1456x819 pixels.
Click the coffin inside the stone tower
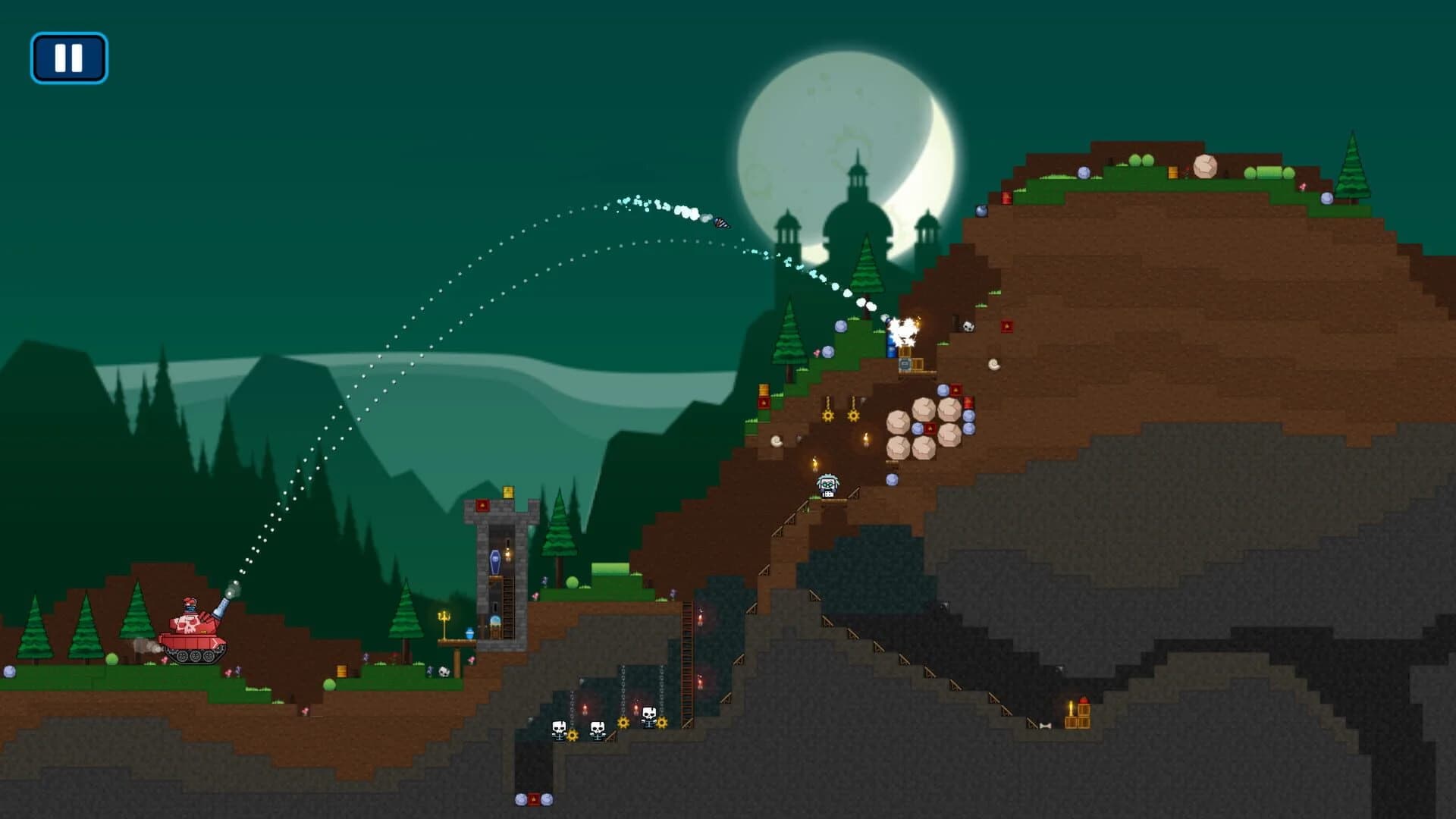(x=495, y=559)
